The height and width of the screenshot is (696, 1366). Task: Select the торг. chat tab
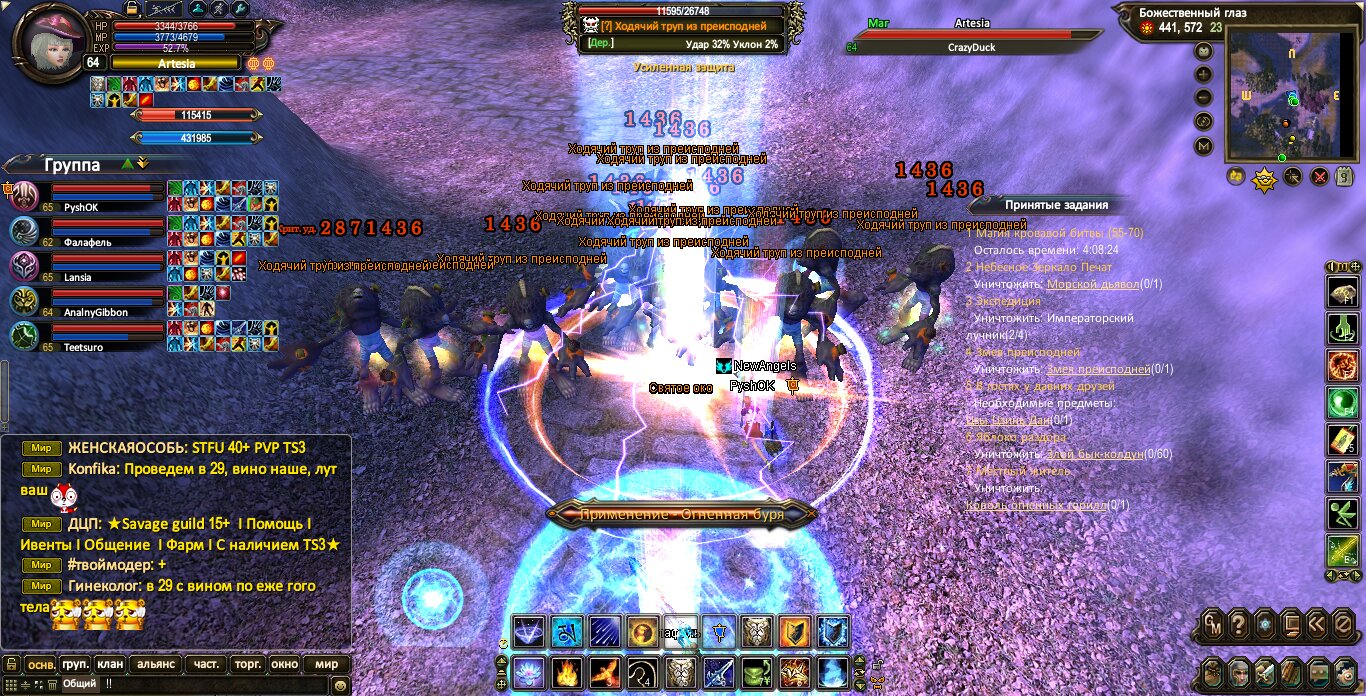(245, 664)
